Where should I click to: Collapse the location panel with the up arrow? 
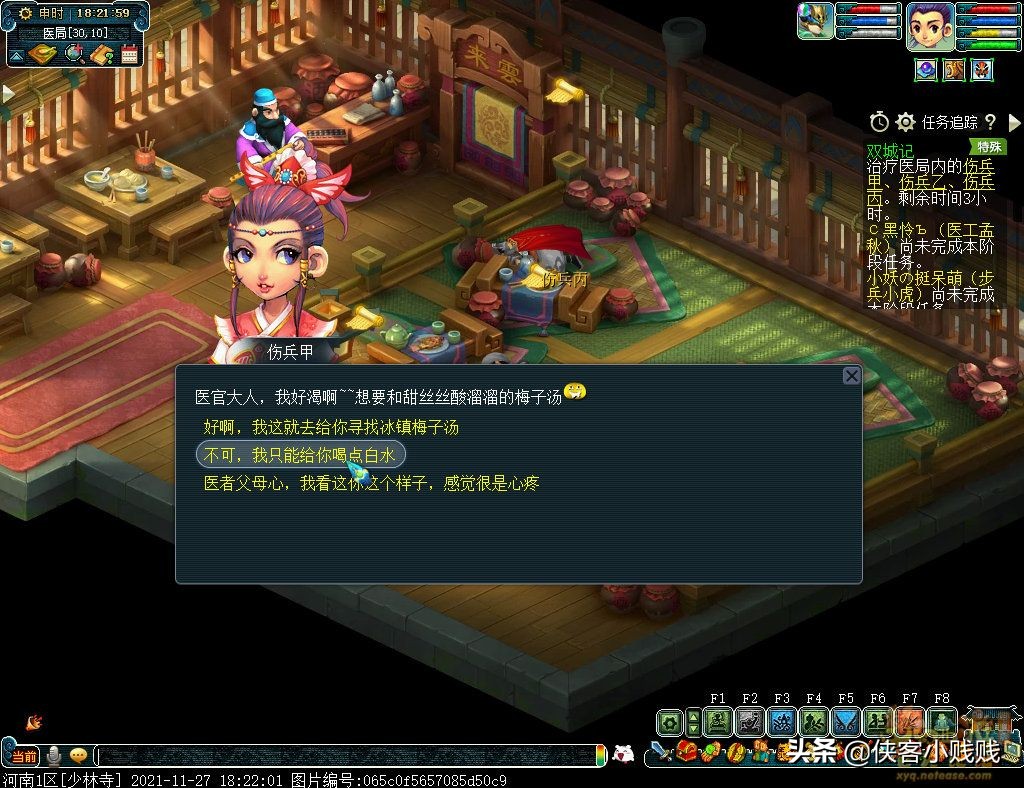(x=16, y=54)
